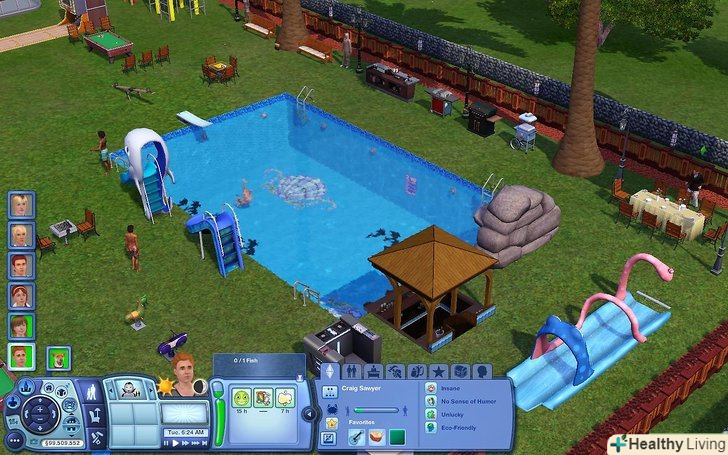Switch to the Skills tab

(x=395, y=372)
